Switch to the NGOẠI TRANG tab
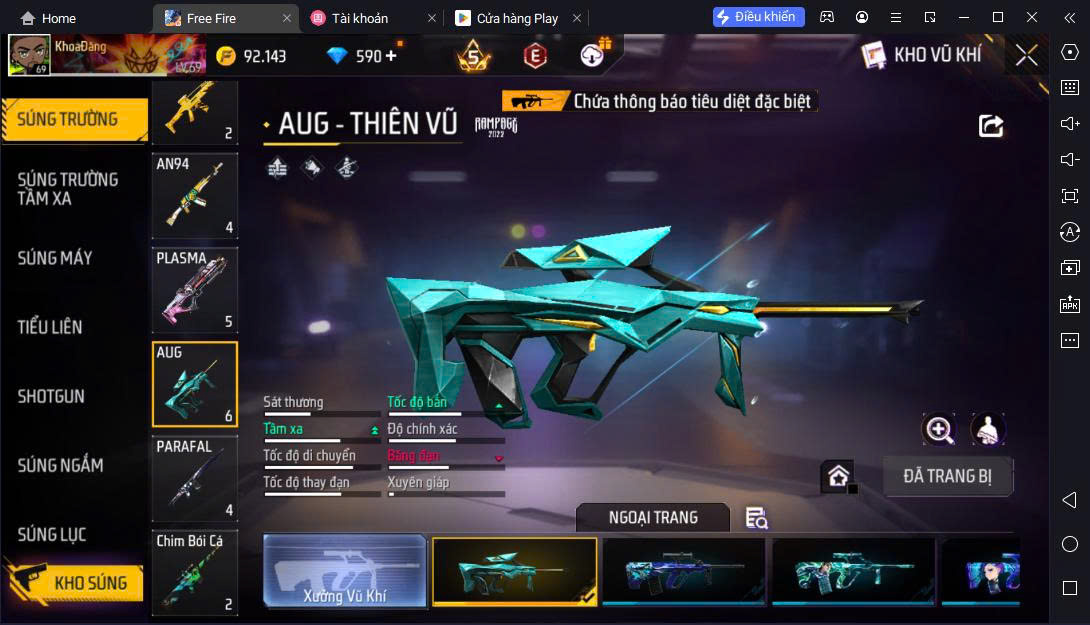 pyautogui.click(x=653, y=517)
